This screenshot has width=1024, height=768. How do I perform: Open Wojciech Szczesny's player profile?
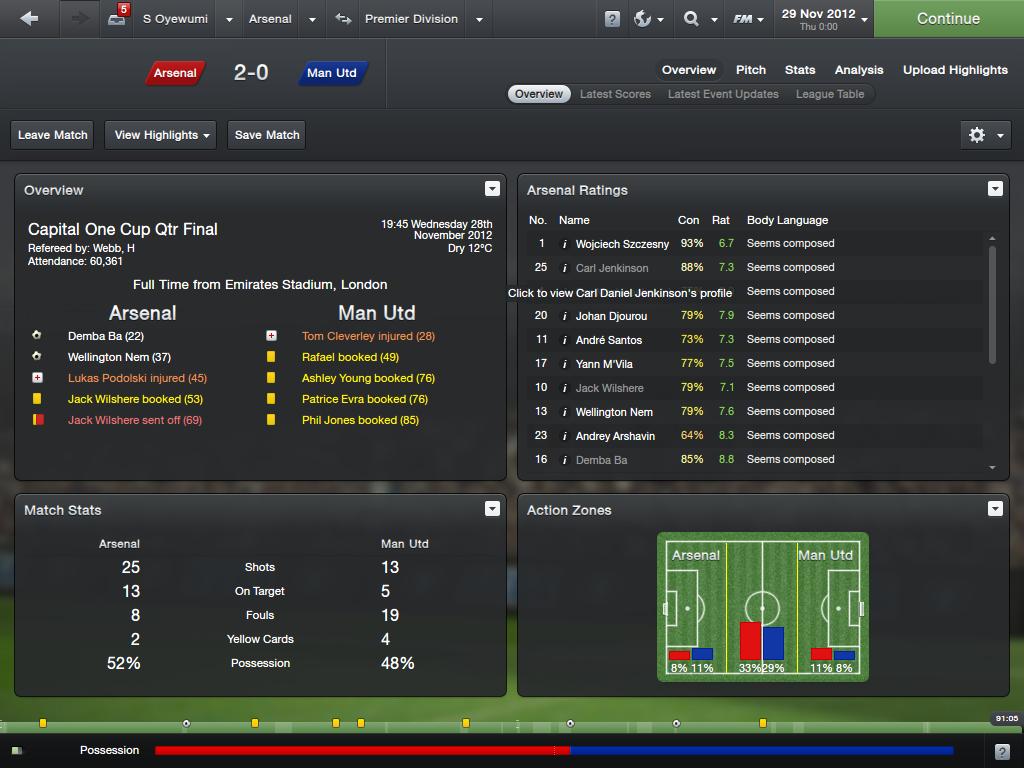tap(622, 244)
